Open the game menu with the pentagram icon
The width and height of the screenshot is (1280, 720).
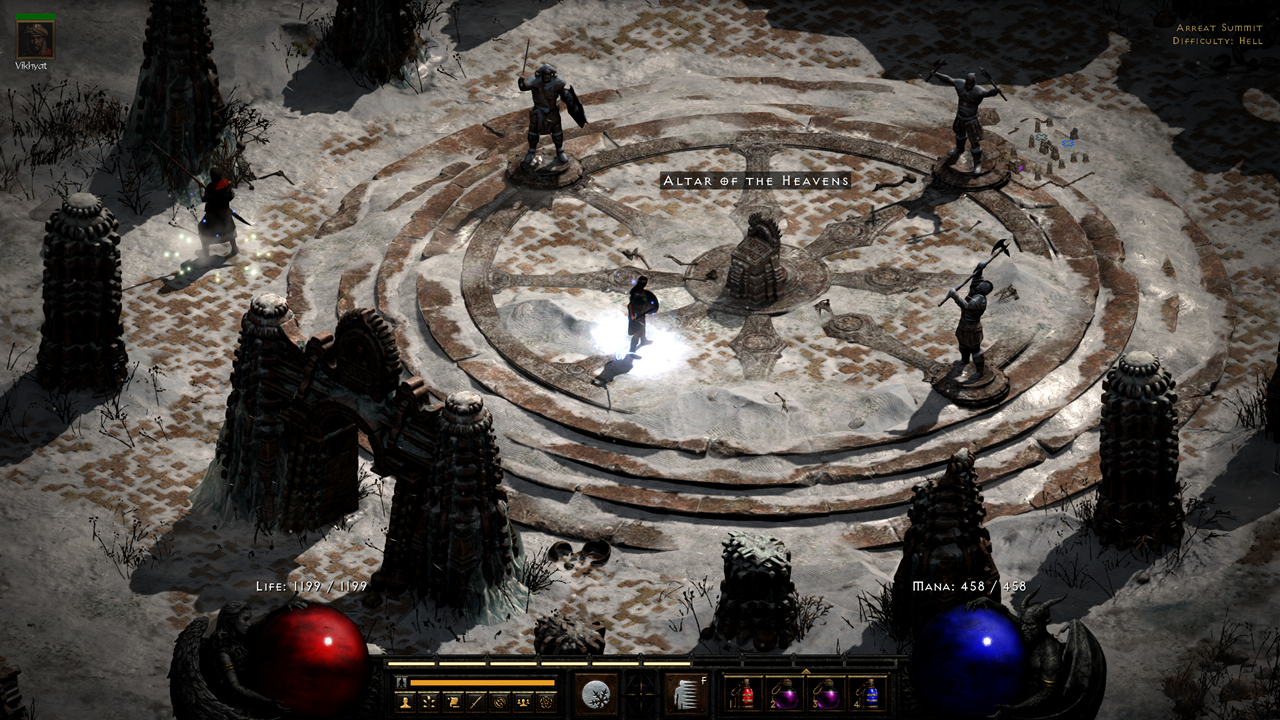(546, 702)
